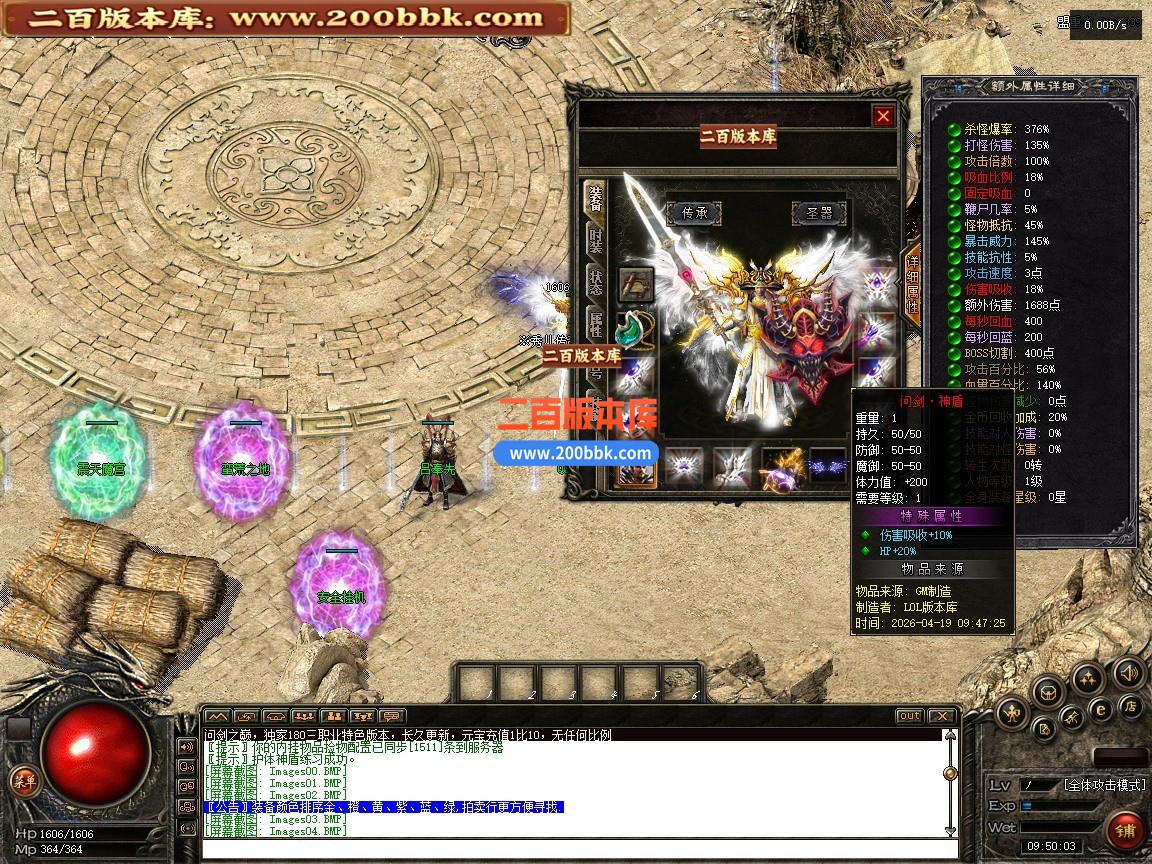Select the scroll item equipment slot
Viewport: 1152px width, 864px height.
point(636,284)
